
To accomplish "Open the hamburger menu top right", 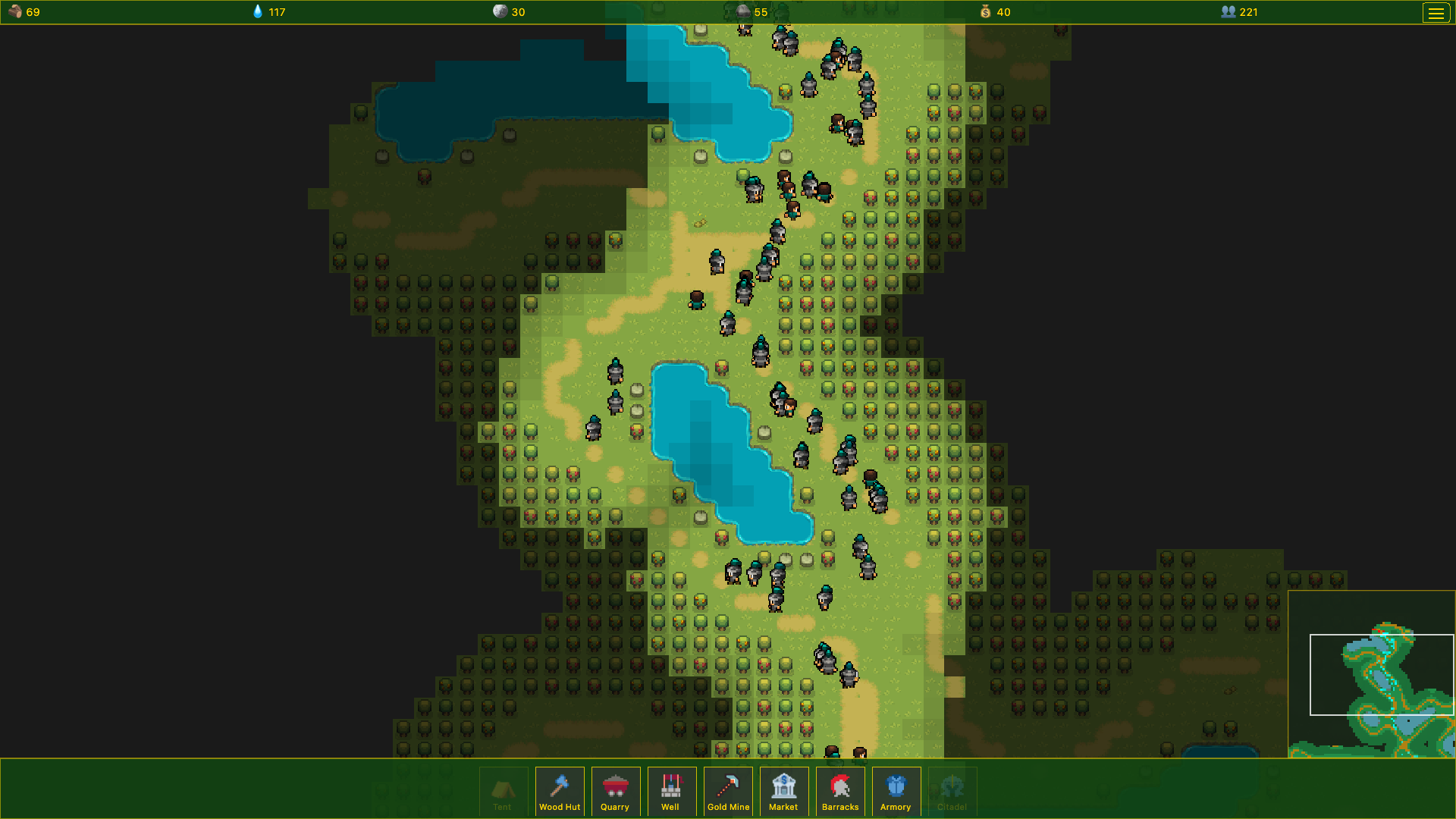I will (1436, 12).
